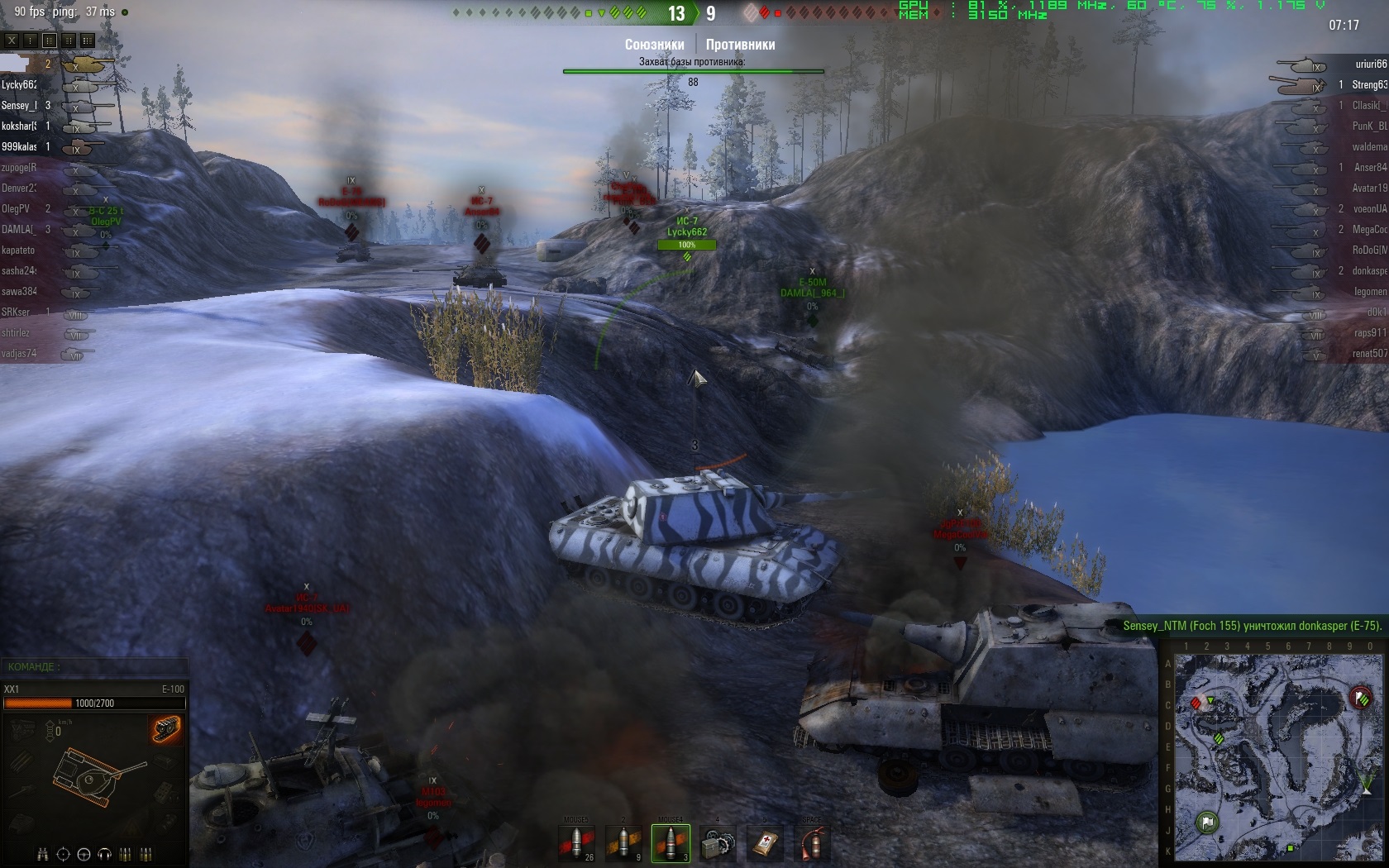Select the red-striped shell with 26 rounds

click(x=576, y=843)
